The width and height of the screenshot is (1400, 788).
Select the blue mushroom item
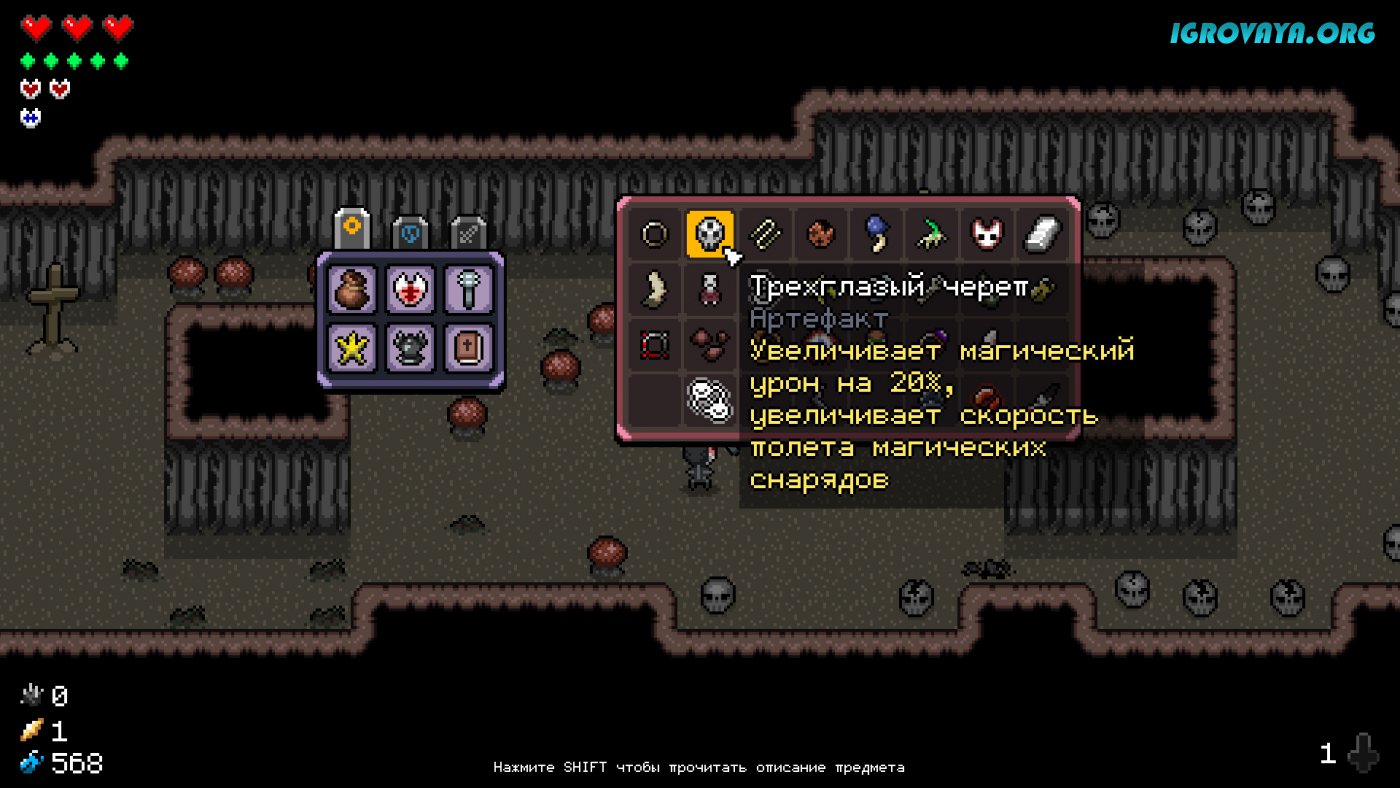click(x=877, y=235)
